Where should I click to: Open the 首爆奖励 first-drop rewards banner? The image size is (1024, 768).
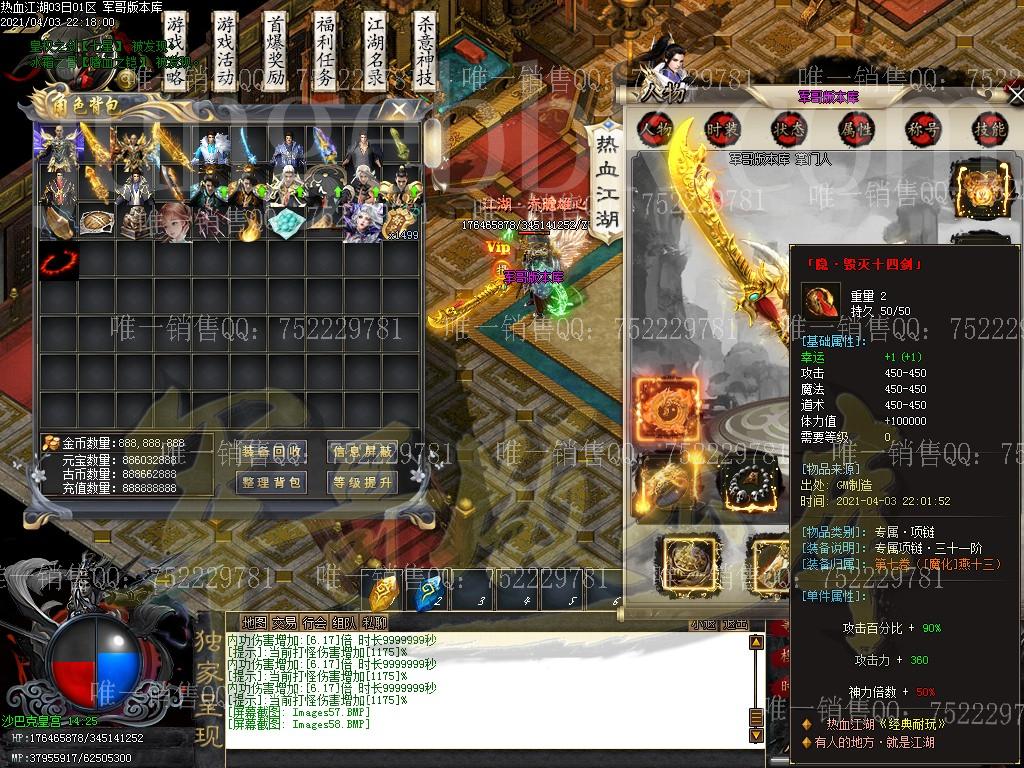pos(276,53)
